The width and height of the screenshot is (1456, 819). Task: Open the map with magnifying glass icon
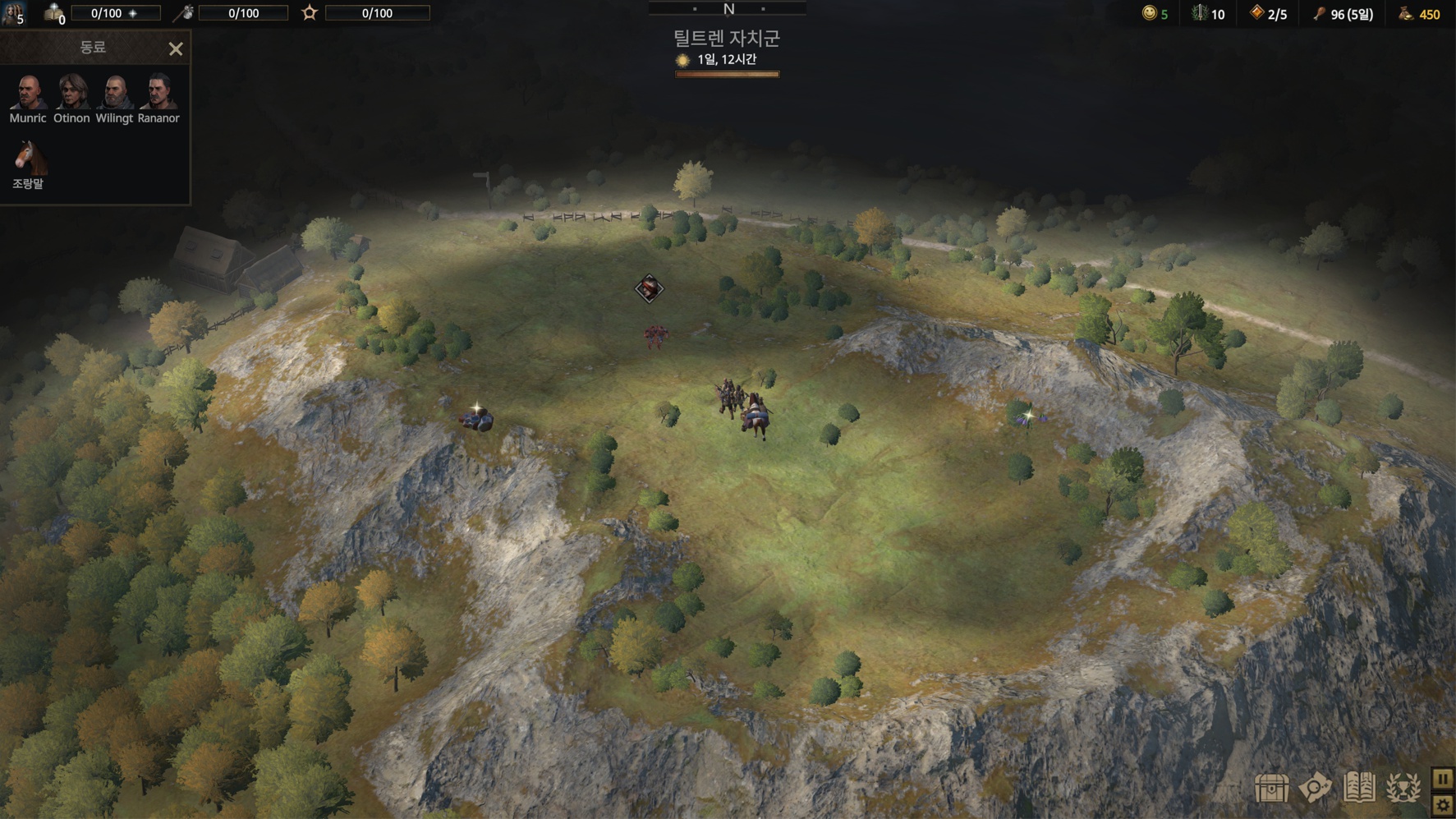coord(1315,788)
